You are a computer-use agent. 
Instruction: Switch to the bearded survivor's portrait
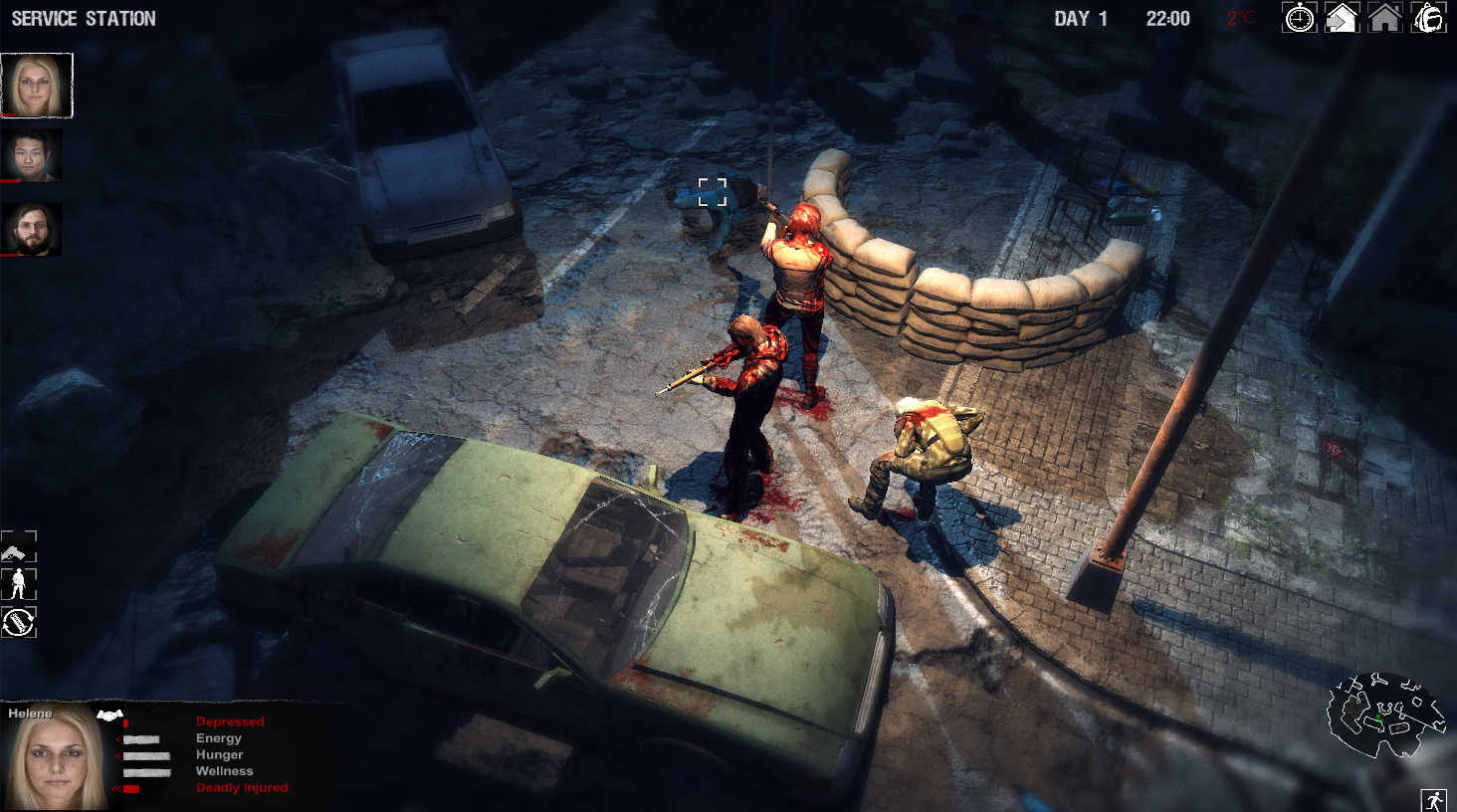tap(32, 229)
